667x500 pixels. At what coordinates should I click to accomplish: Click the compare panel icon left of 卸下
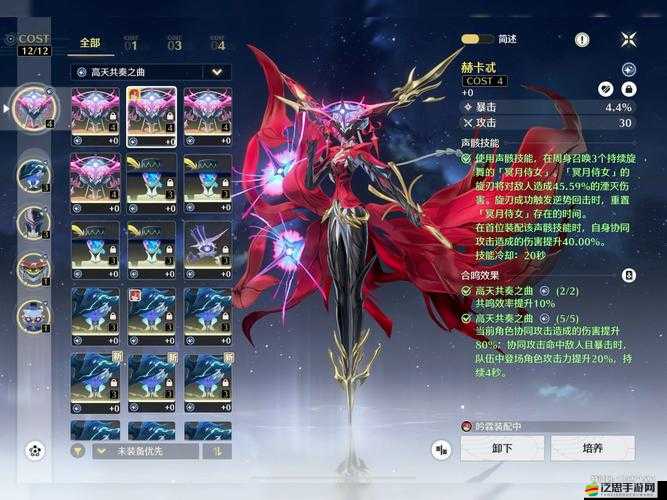[441, 450]
